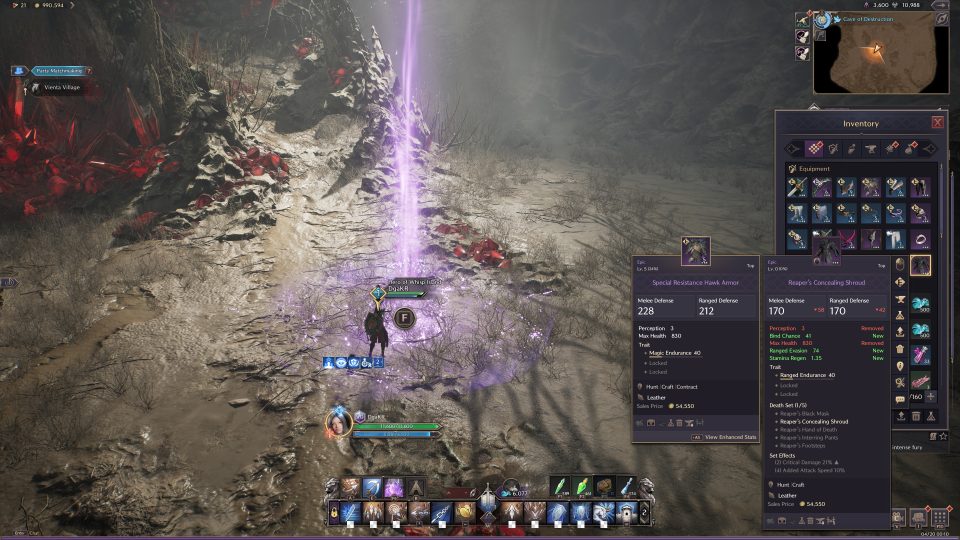The height and width of the screenshot is (540, 960).
Task: Expand inventory slots with the plus button
Action: [x=932, y=396]
